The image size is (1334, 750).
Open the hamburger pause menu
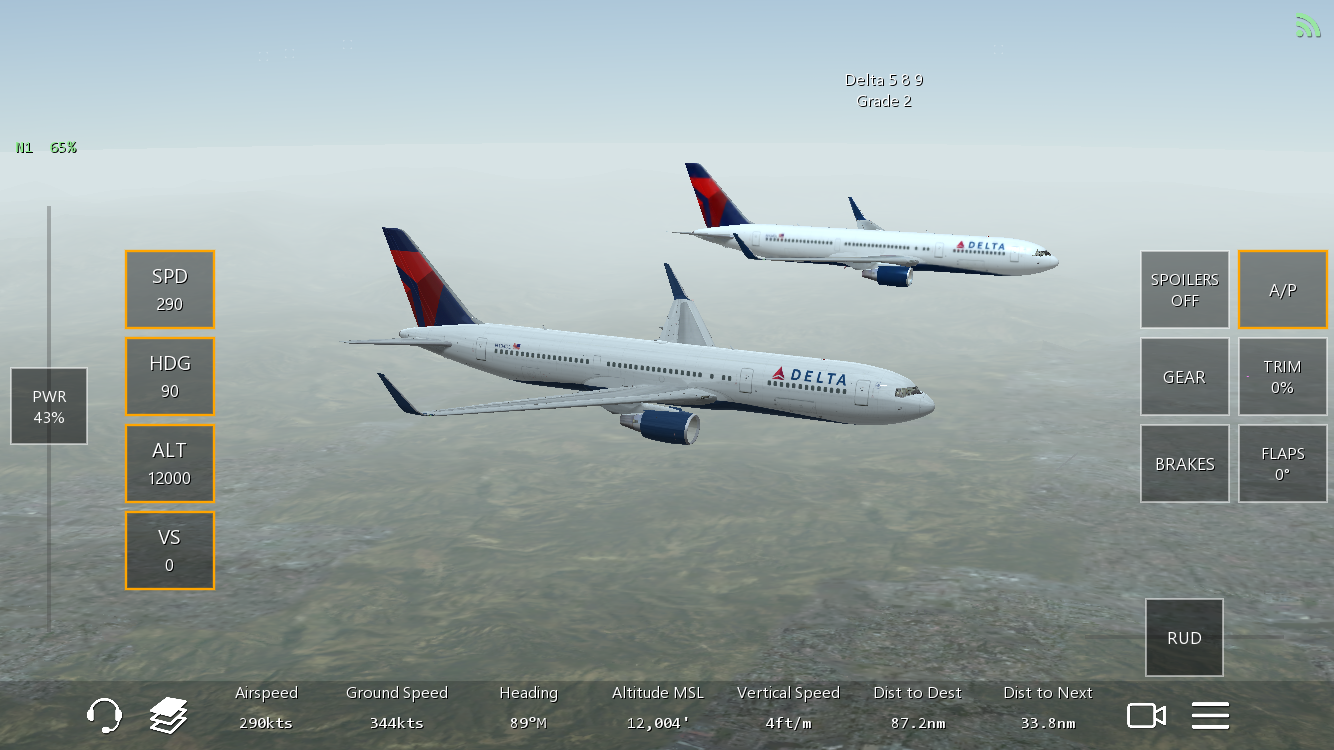[x=1210, y=715]
